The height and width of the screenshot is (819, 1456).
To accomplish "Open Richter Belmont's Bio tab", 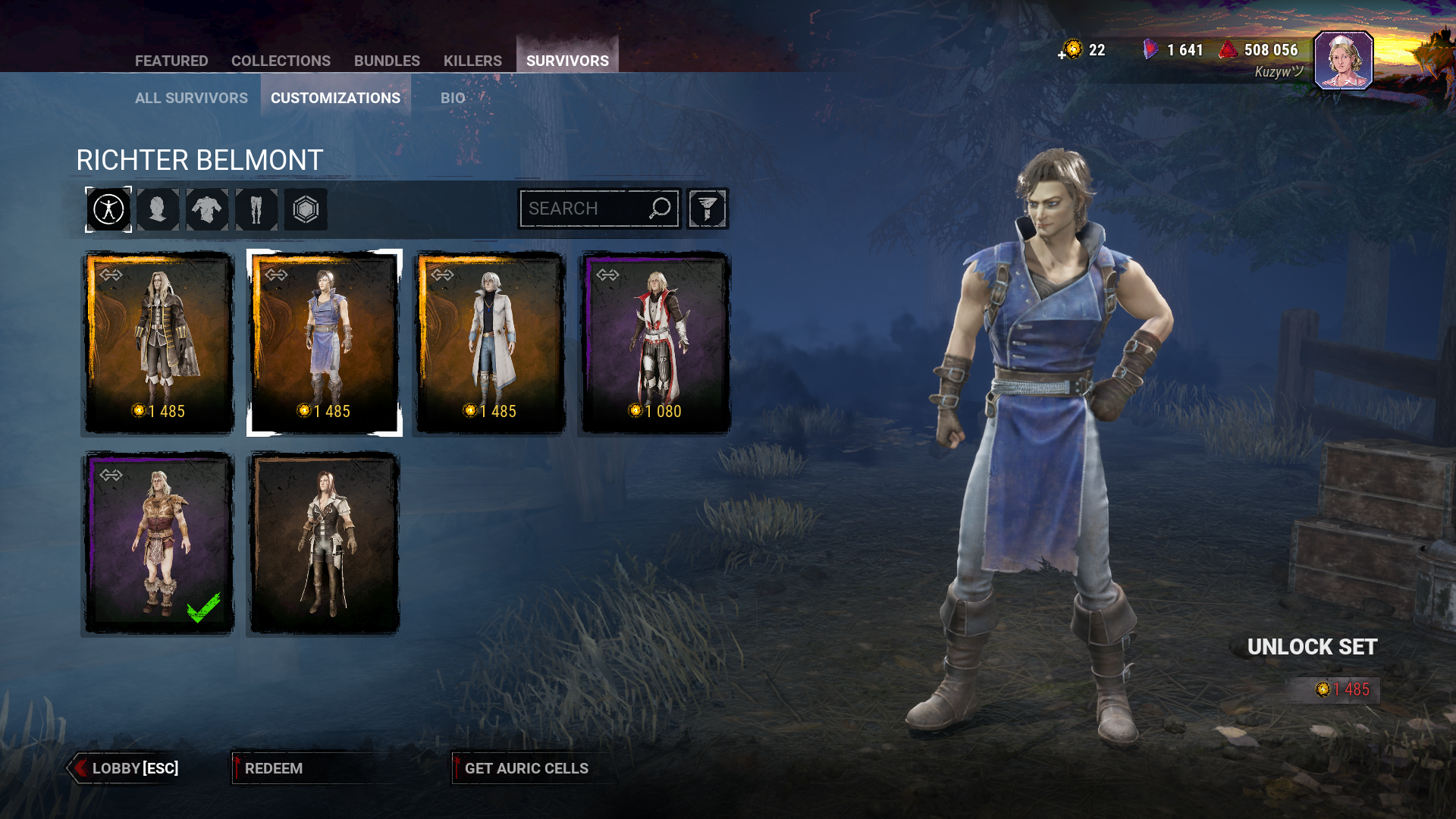I will pyautogui.click(x=453, y=98).
